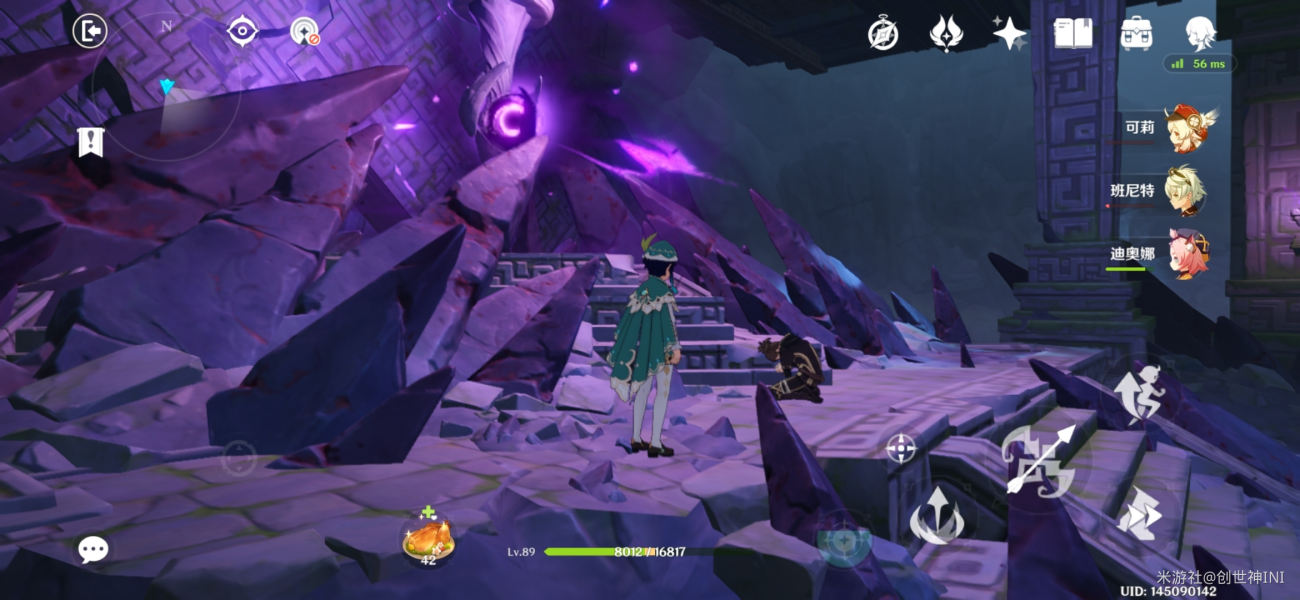1300x600 pixels.
Task: Switch to party member 迪奥娜
Action: tap(1185, 254)
